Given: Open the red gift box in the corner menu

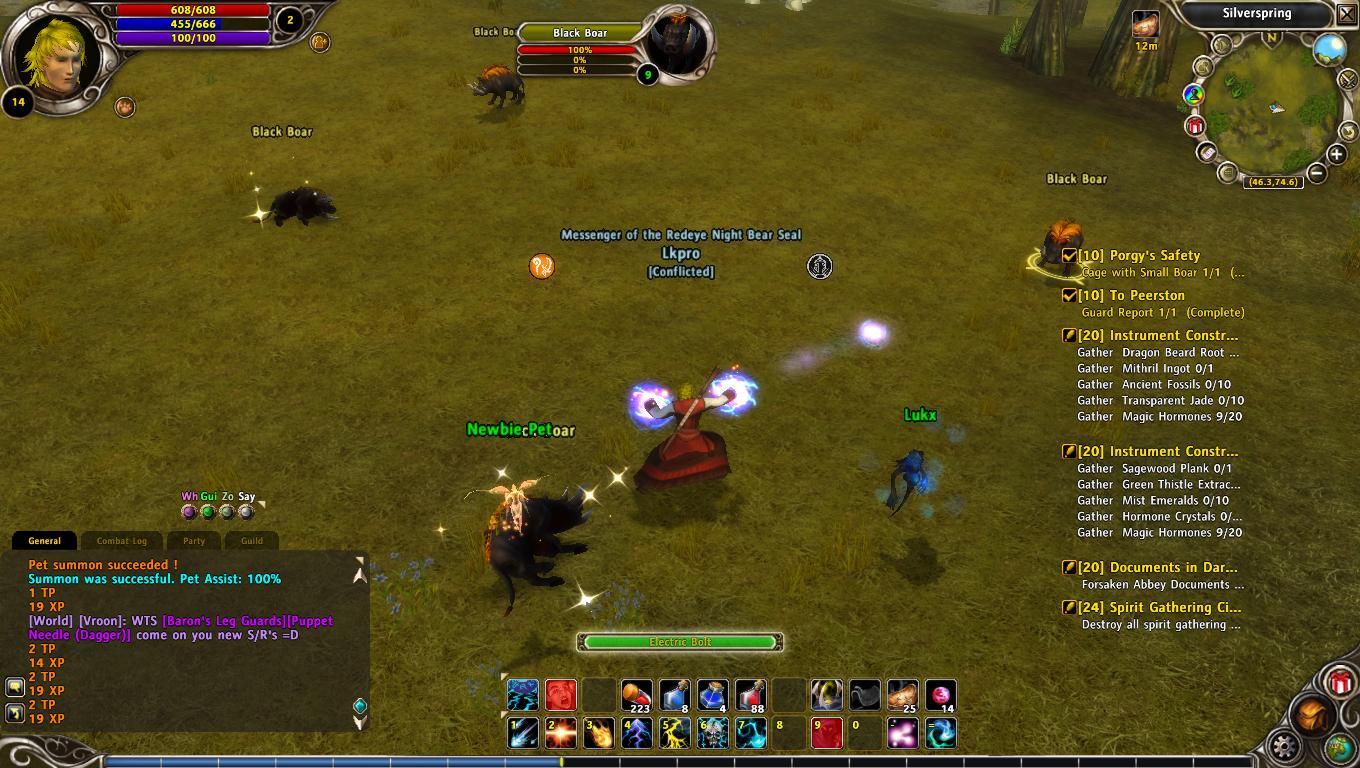Looking at the screenshot, I should pyautogui.click(x=1340, y=683).
